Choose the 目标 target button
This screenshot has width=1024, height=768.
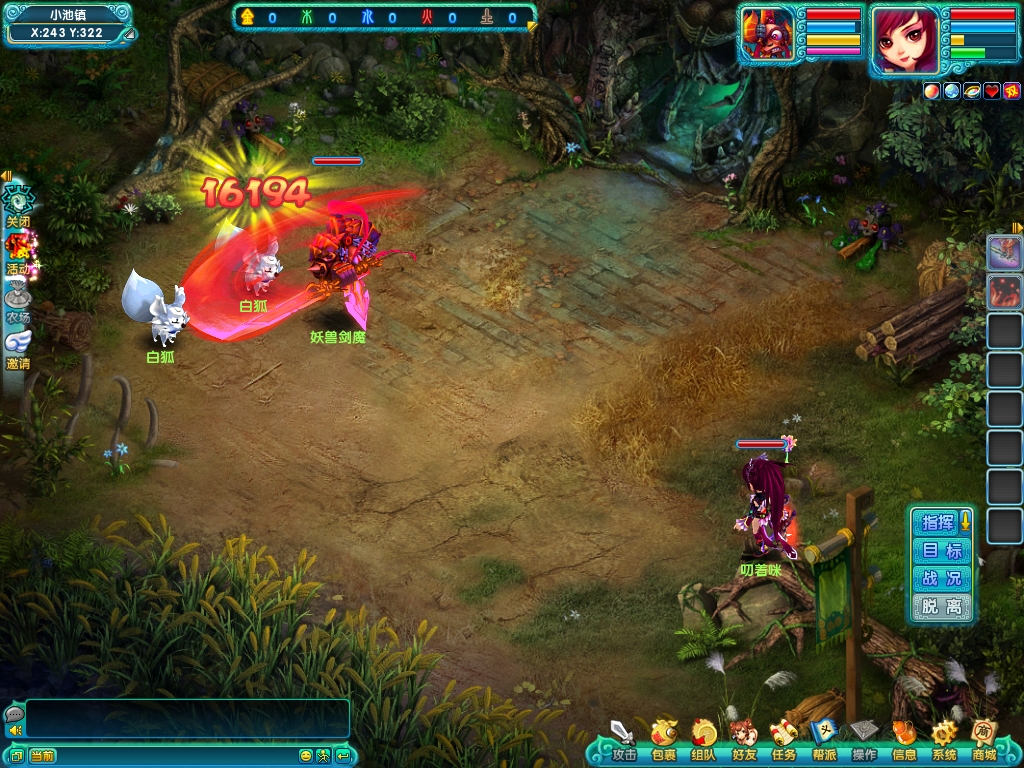click(x=941, y=551)
